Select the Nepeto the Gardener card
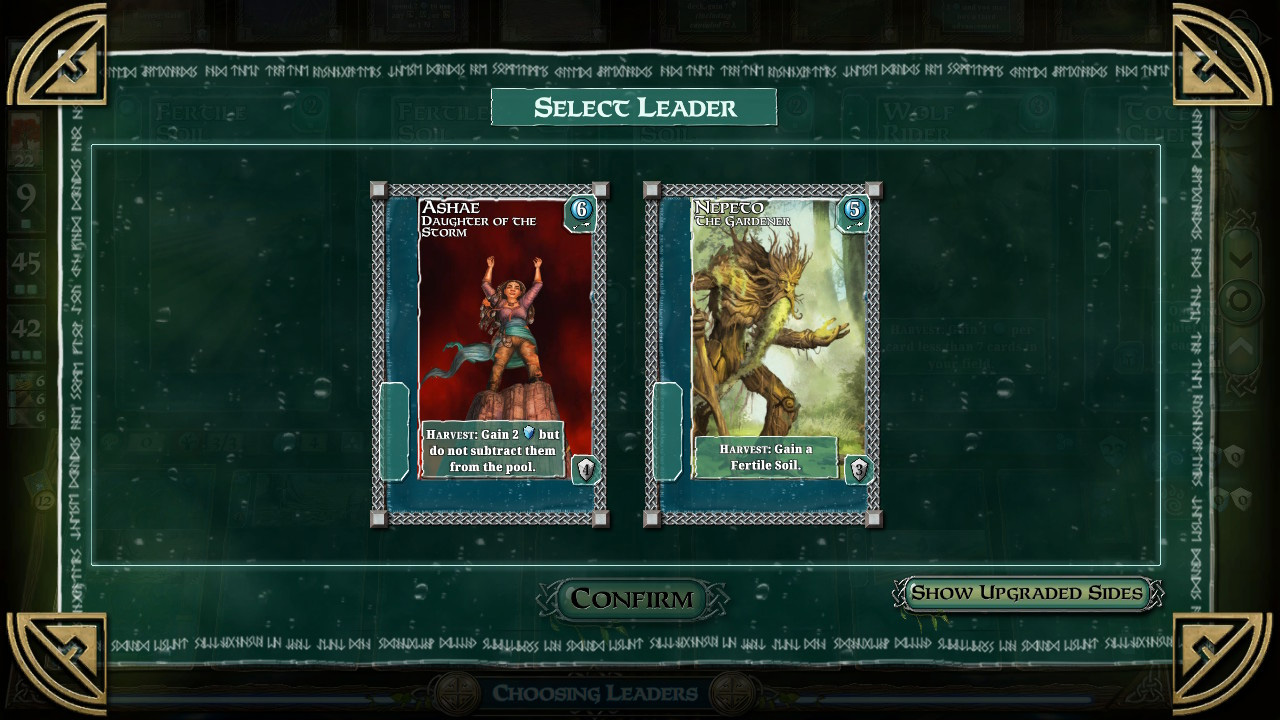The image size is (1280, 720). 770,330
